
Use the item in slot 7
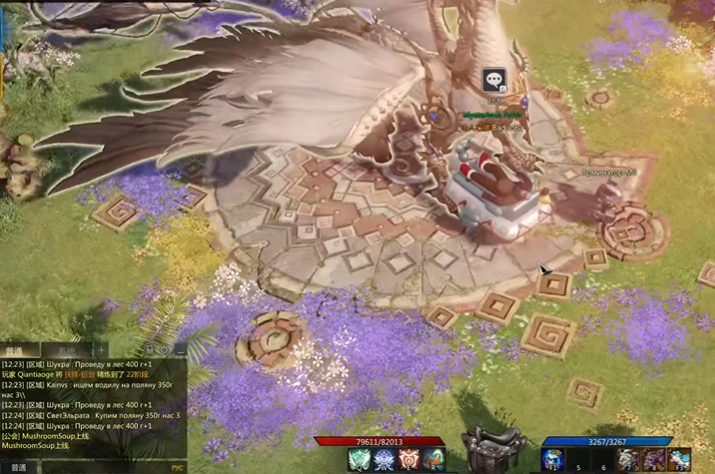click(x=628, y=459)
